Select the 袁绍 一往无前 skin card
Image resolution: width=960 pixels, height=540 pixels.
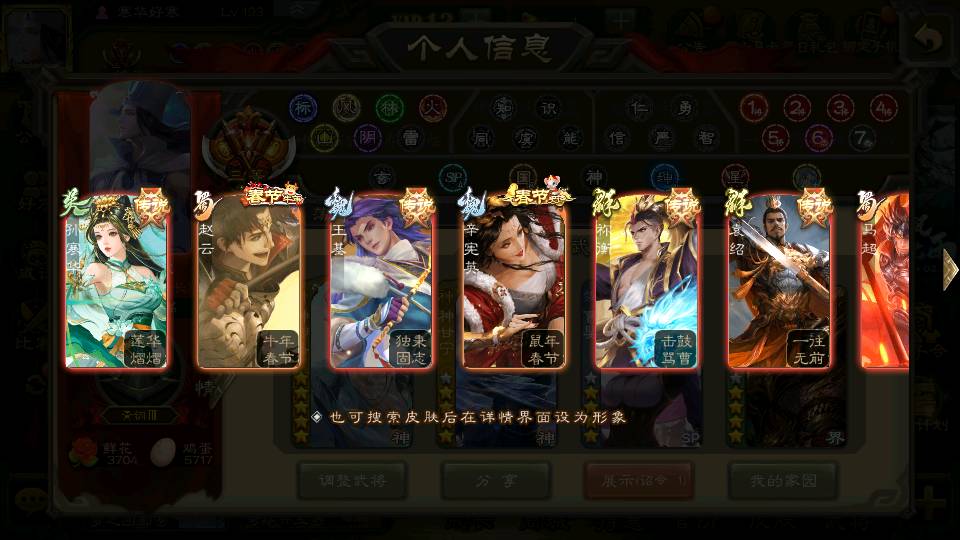coord(778,282)
